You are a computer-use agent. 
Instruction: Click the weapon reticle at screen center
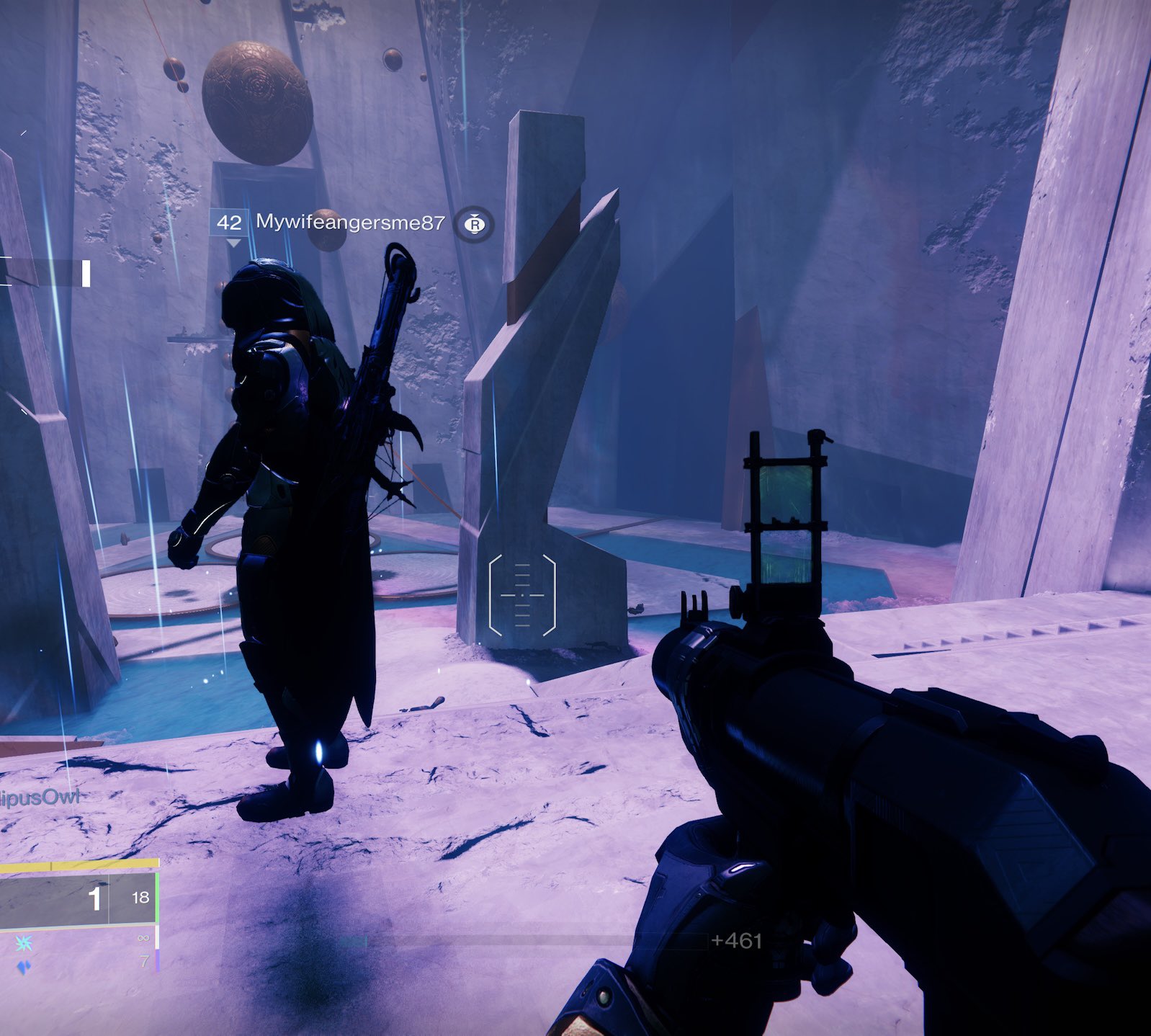tap(524, 597)
